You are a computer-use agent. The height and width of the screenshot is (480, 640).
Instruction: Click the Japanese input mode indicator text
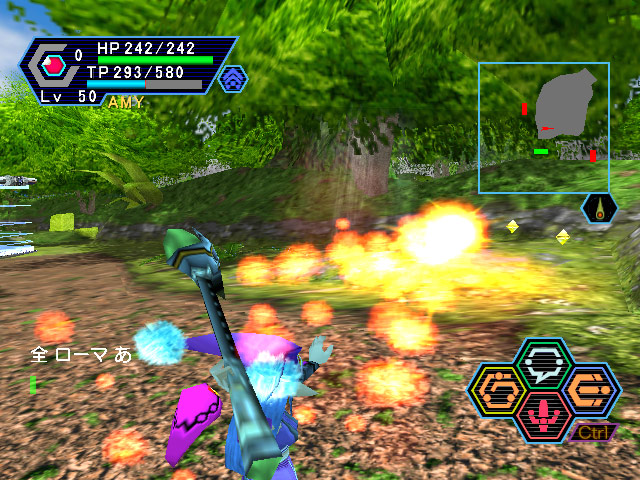pos(82,354)
